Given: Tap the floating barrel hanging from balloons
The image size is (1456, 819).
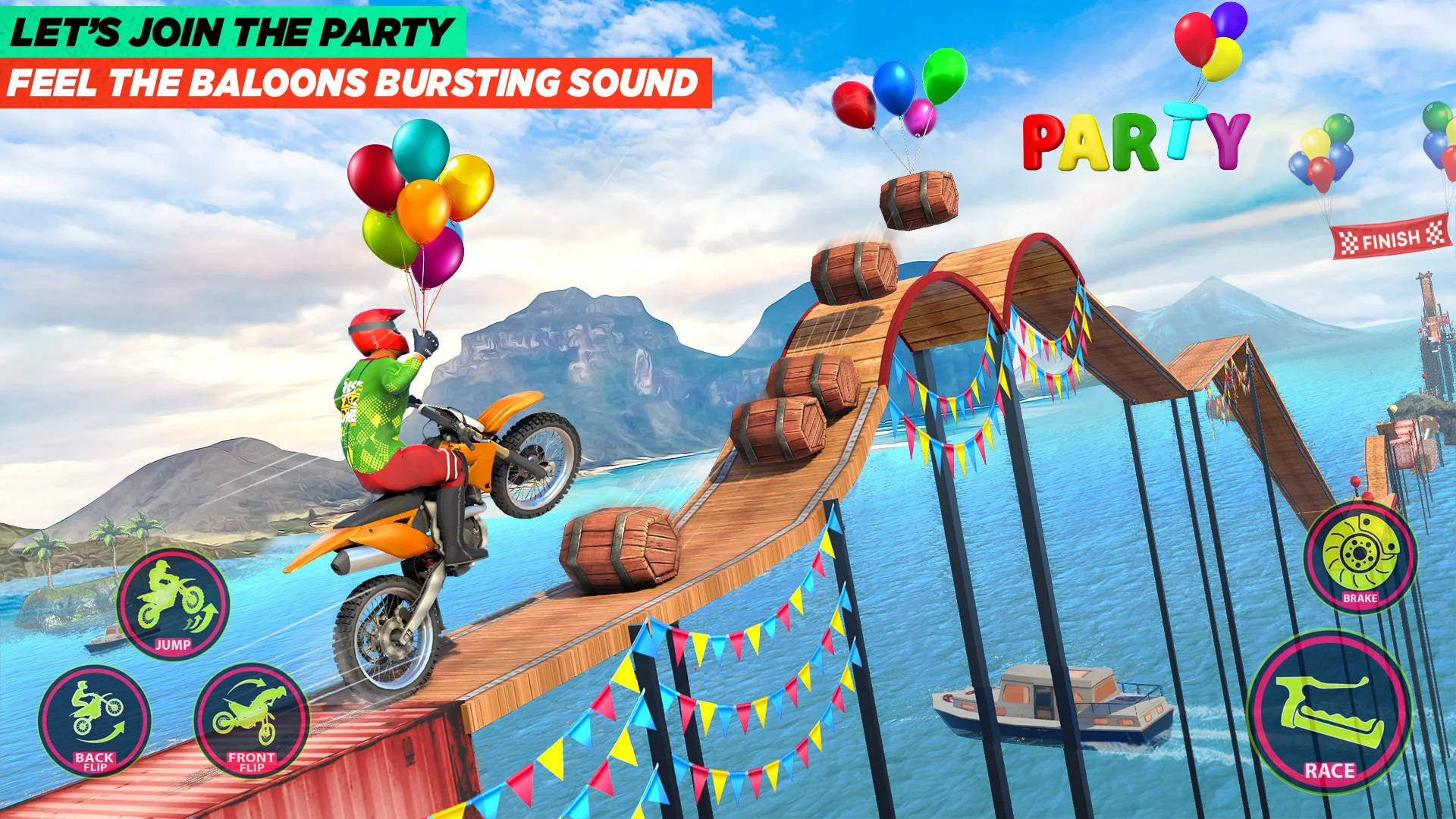Looking at the screenshot, I should click(918, 201).
